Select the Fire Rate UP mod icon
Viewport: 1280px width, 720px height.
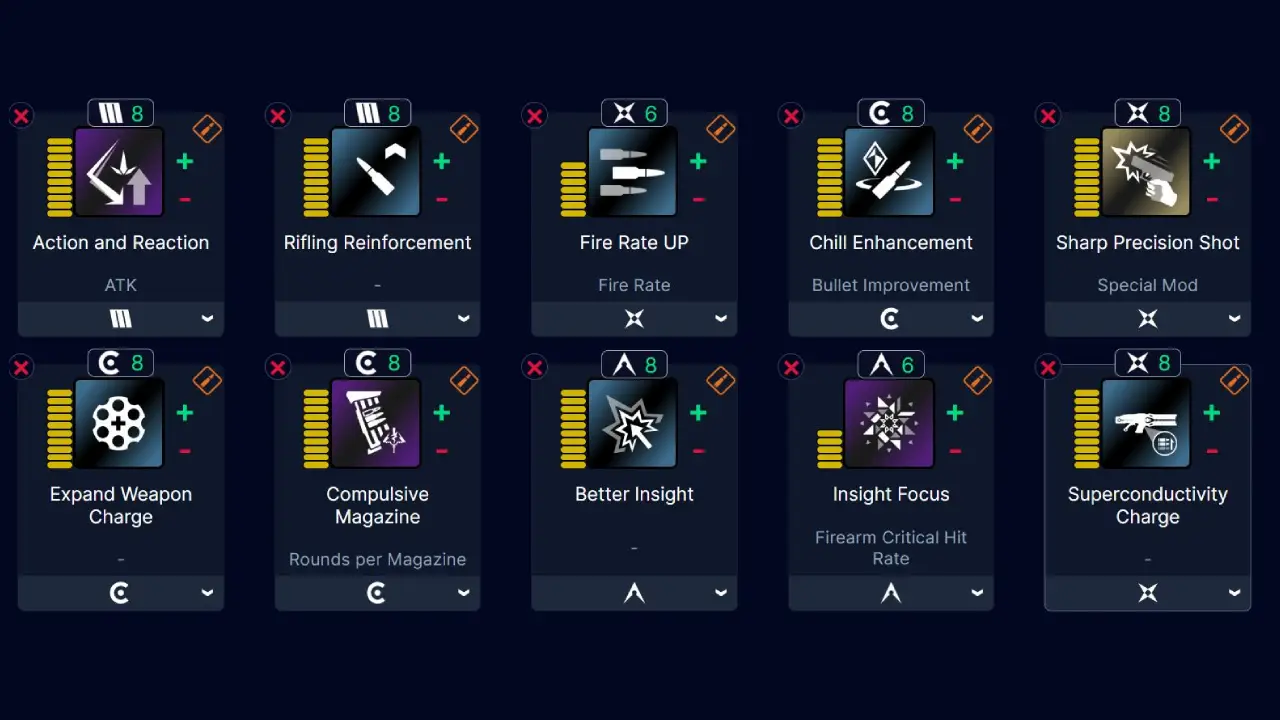tap(634, 172)
